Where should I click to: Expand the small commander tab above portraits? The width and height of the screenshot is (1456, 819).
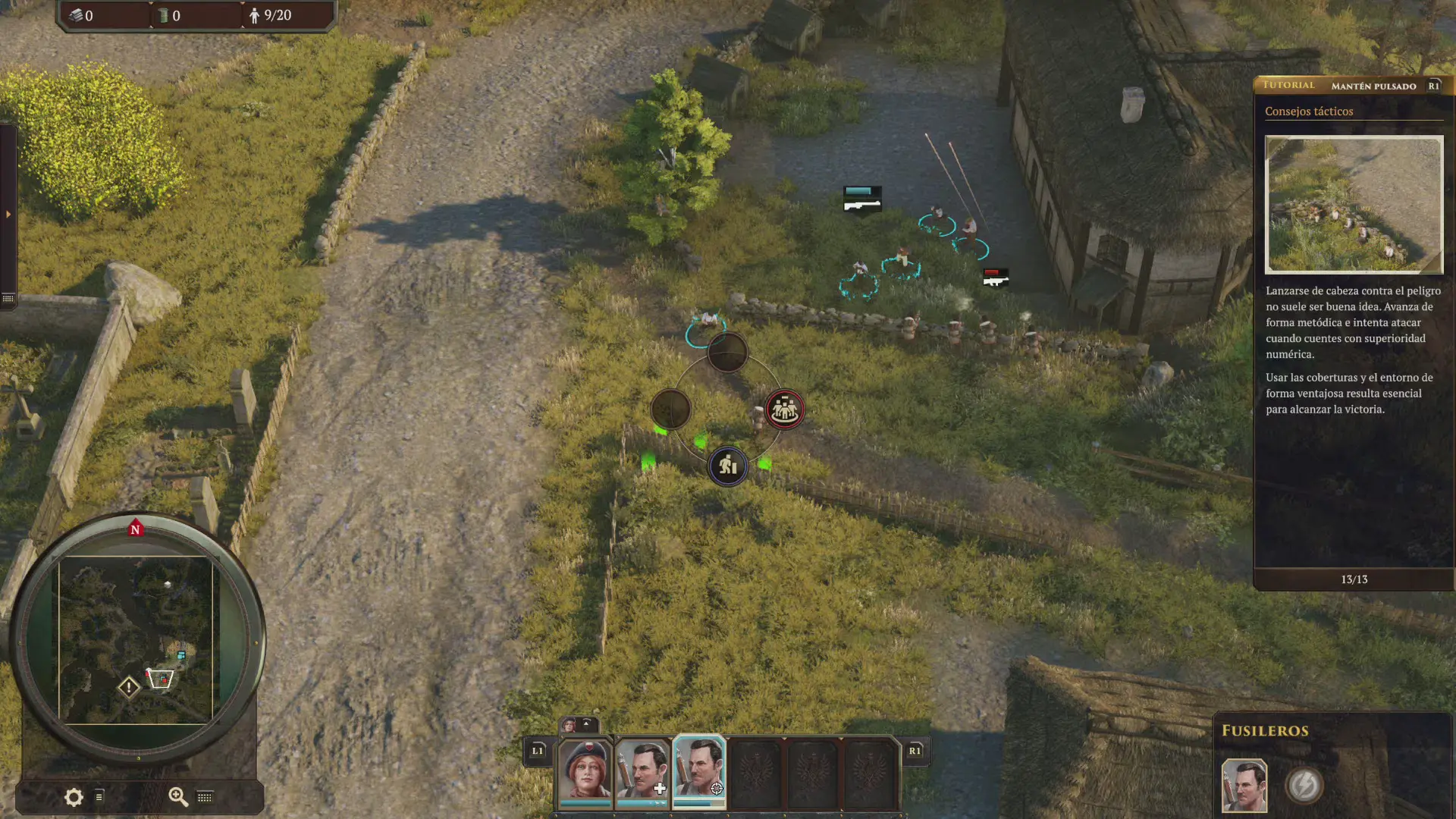click(579, 725)
